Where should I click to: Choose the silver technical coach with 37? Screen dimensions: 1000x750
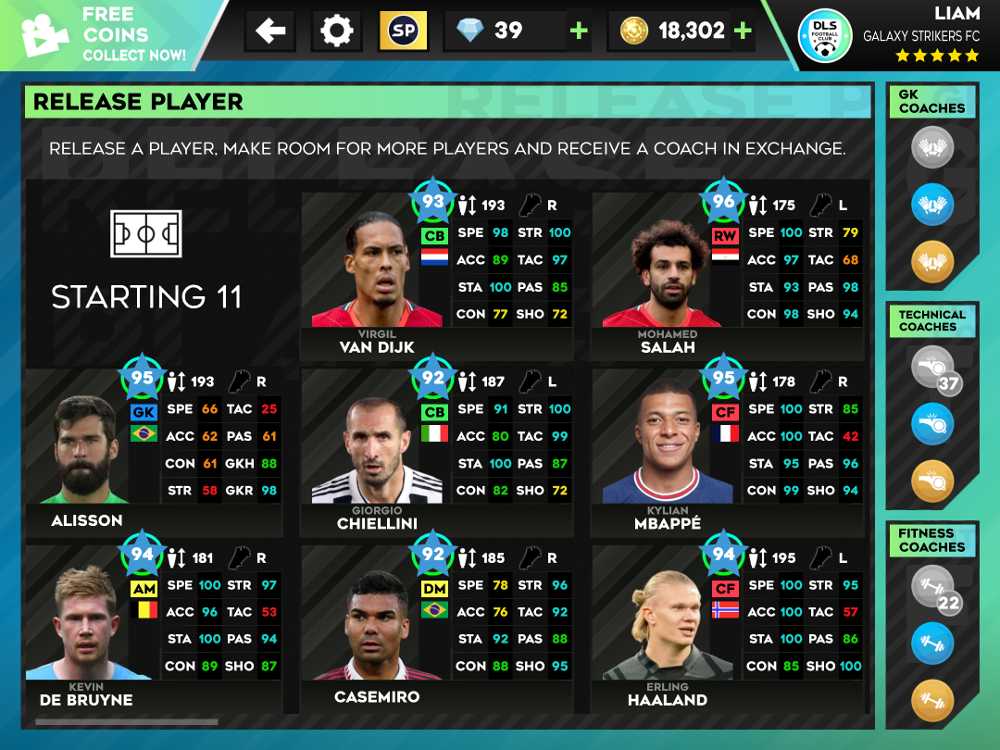[932, 367]
